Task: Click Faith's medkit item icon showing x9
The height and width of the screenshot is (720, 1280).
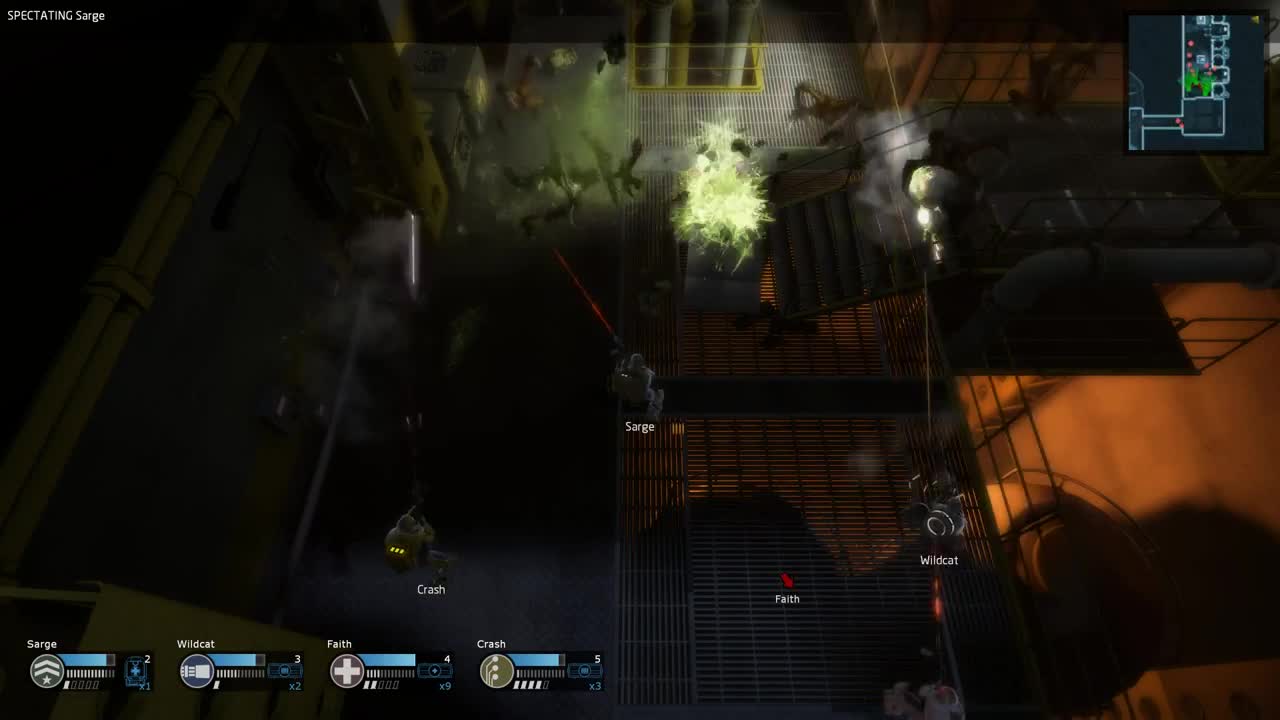Action: pyautogui.click(x=433, y=669)
